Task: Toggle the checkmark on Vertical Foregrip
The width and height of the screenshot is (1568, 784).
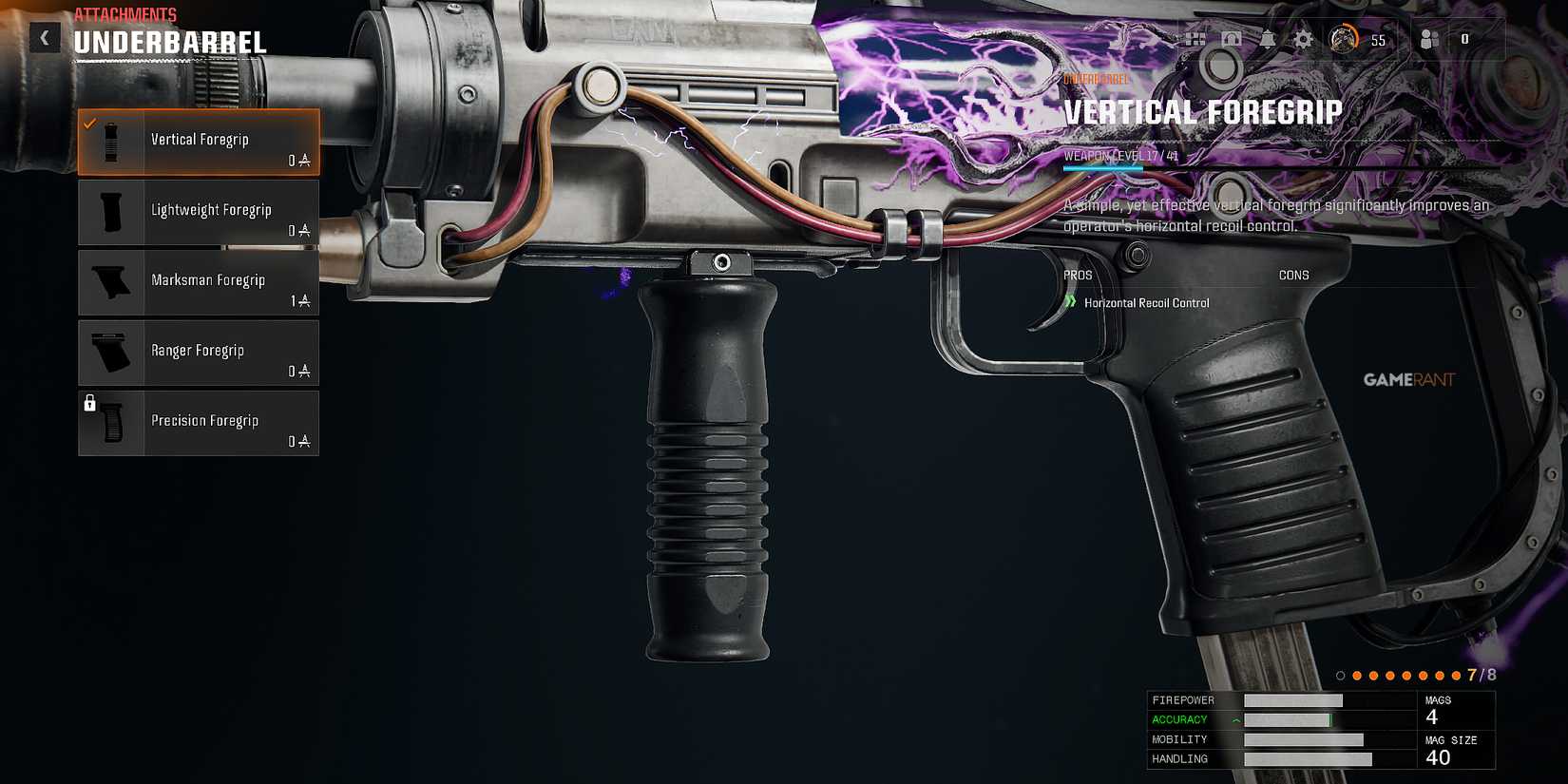Action: tap(91, 122)
